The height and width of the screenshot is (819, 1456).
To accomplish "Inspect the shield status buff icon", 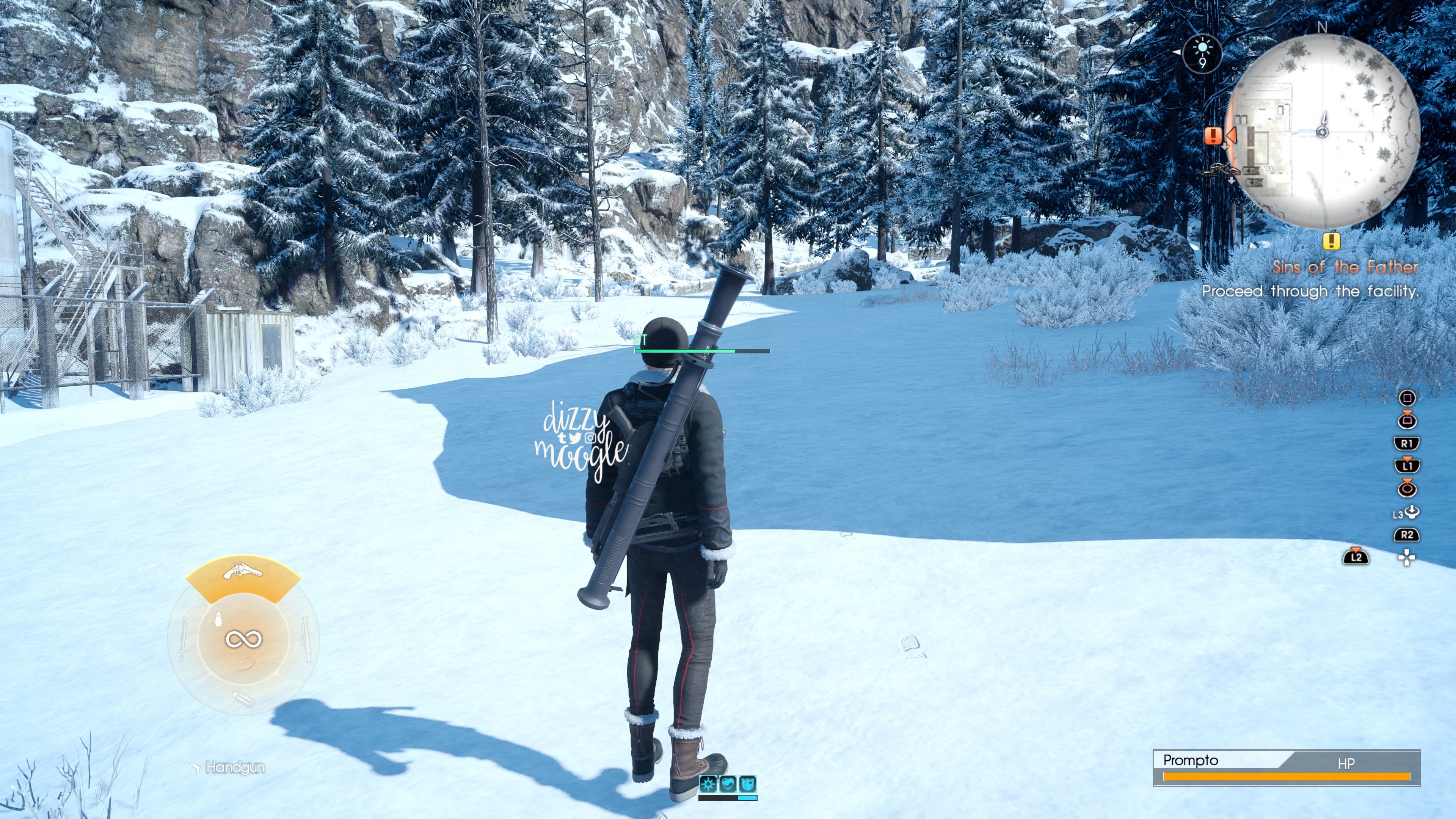I will coord(747,783).
